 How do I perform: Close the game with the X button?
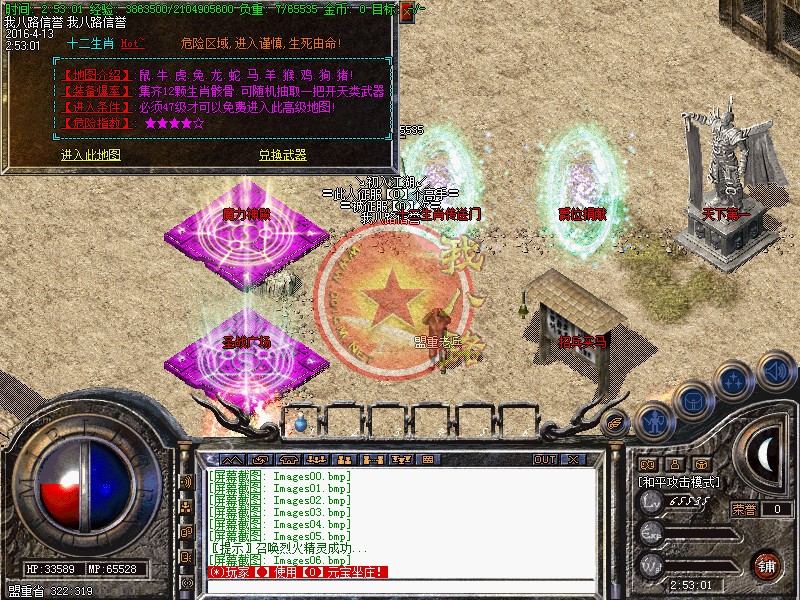tap(573, 459)
